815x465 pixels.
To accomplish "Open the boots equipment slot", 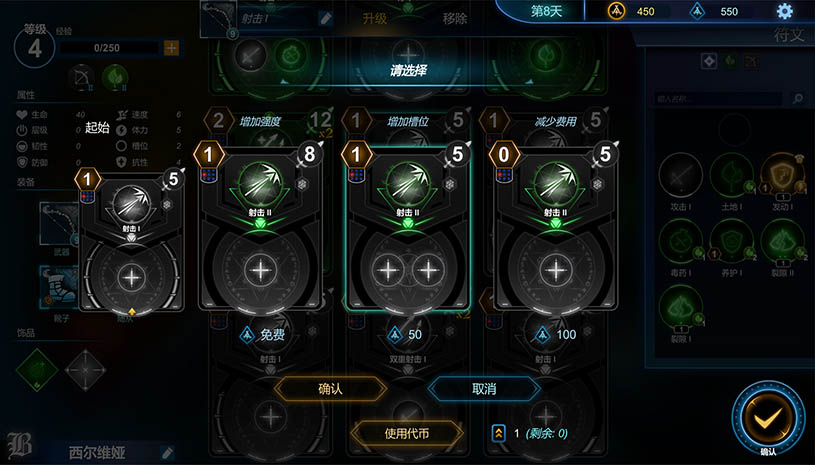I will 58,284.
